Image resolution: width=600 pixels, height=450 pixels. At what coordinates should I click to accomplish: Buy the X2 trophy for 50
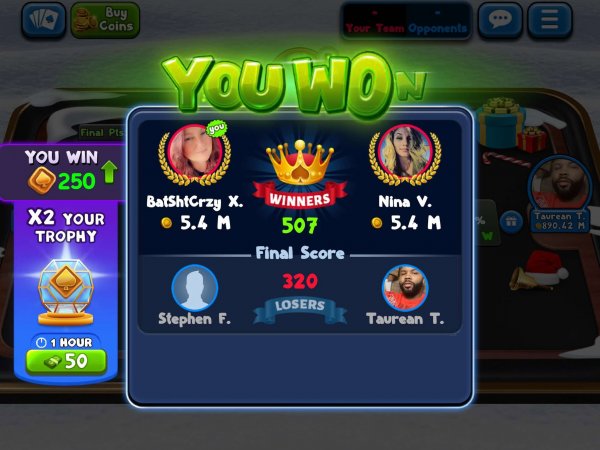tap(66, 361)
